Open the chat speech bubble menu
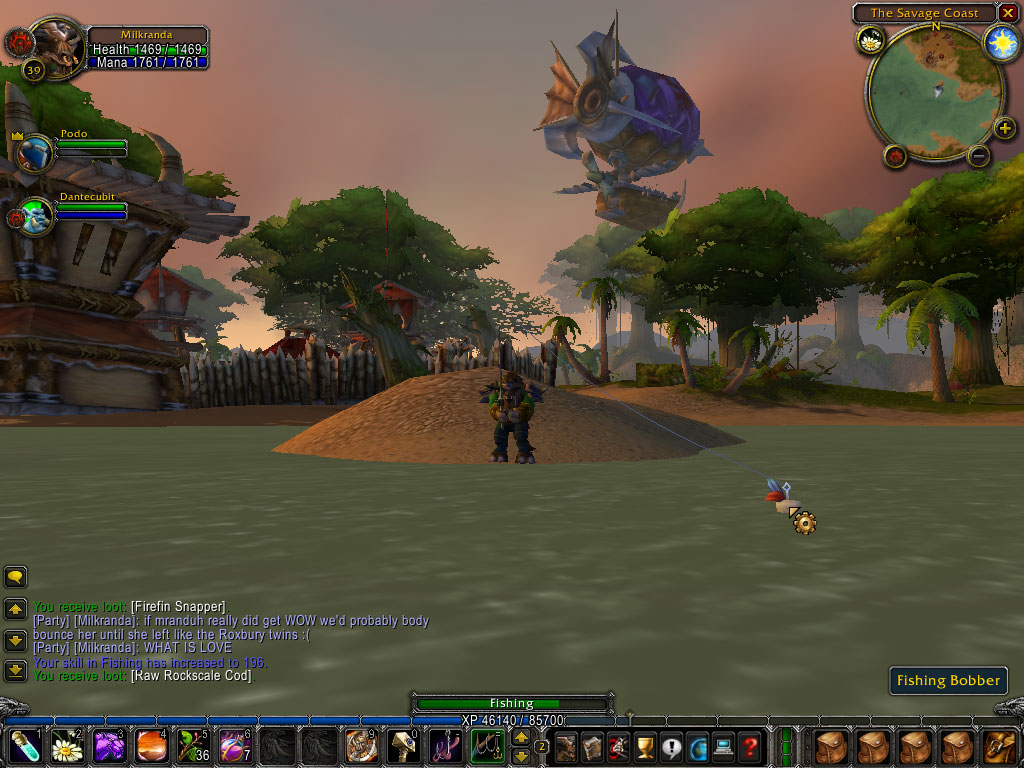The width and height of the screenshot is (1024, 768). click(15, 577)
